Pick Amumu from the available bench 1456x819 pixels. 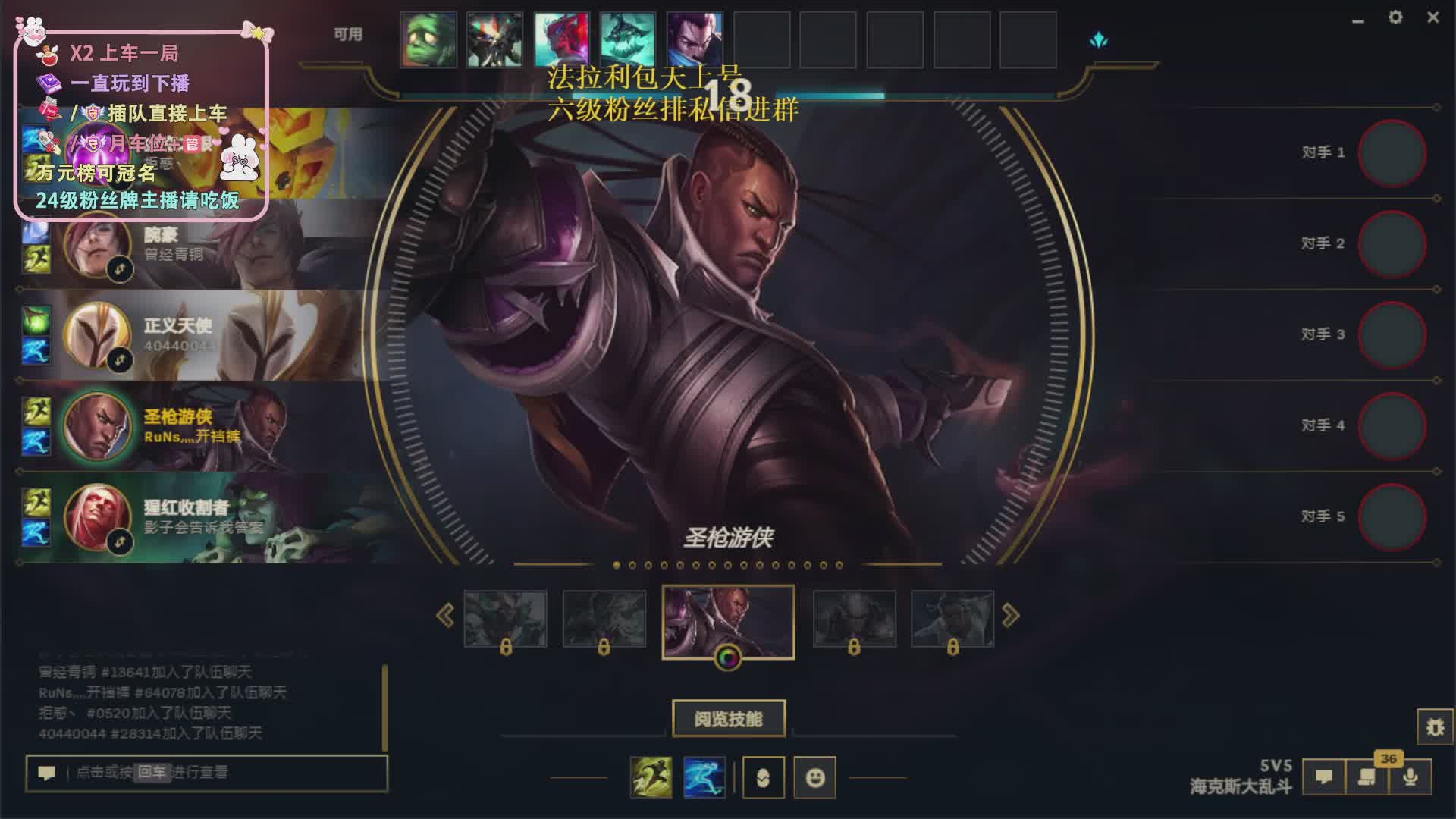428,39
